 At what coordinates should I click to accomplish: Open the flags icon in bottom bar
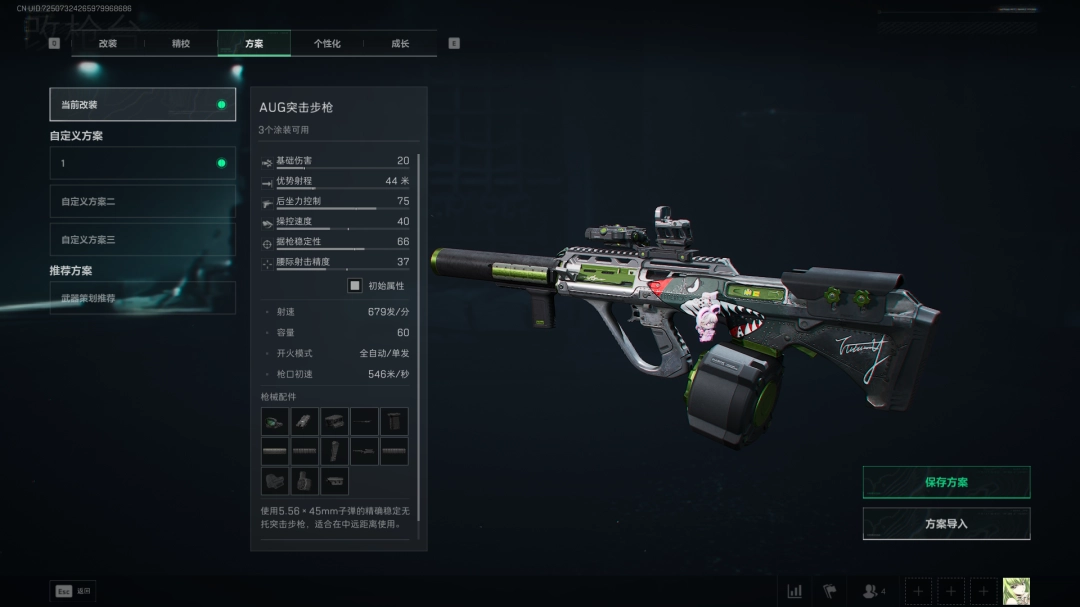click(829, 591)
